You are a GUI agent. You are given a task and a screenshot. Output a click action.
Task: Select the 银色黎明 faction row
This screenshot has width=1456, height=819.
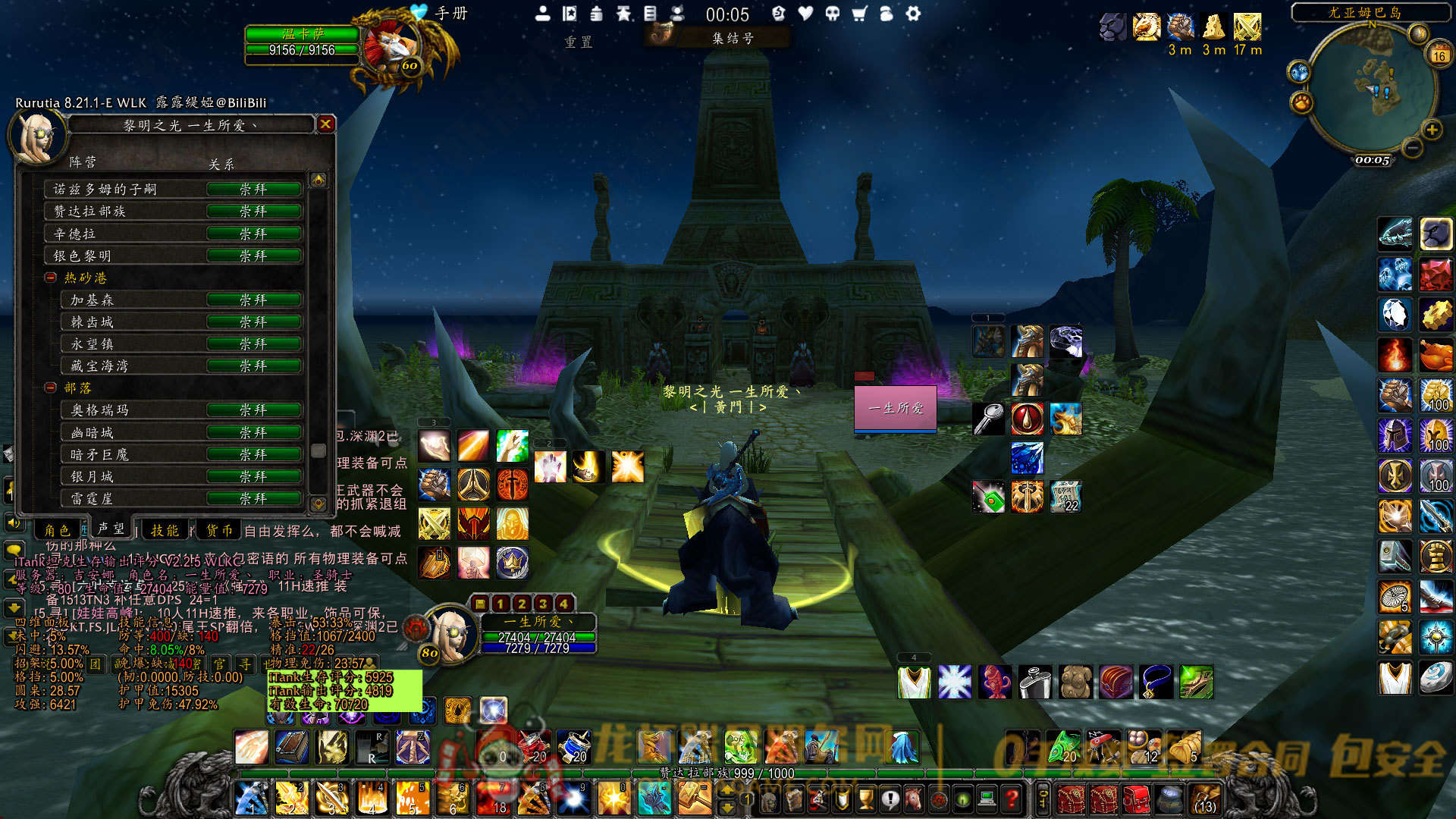(174, 256)
